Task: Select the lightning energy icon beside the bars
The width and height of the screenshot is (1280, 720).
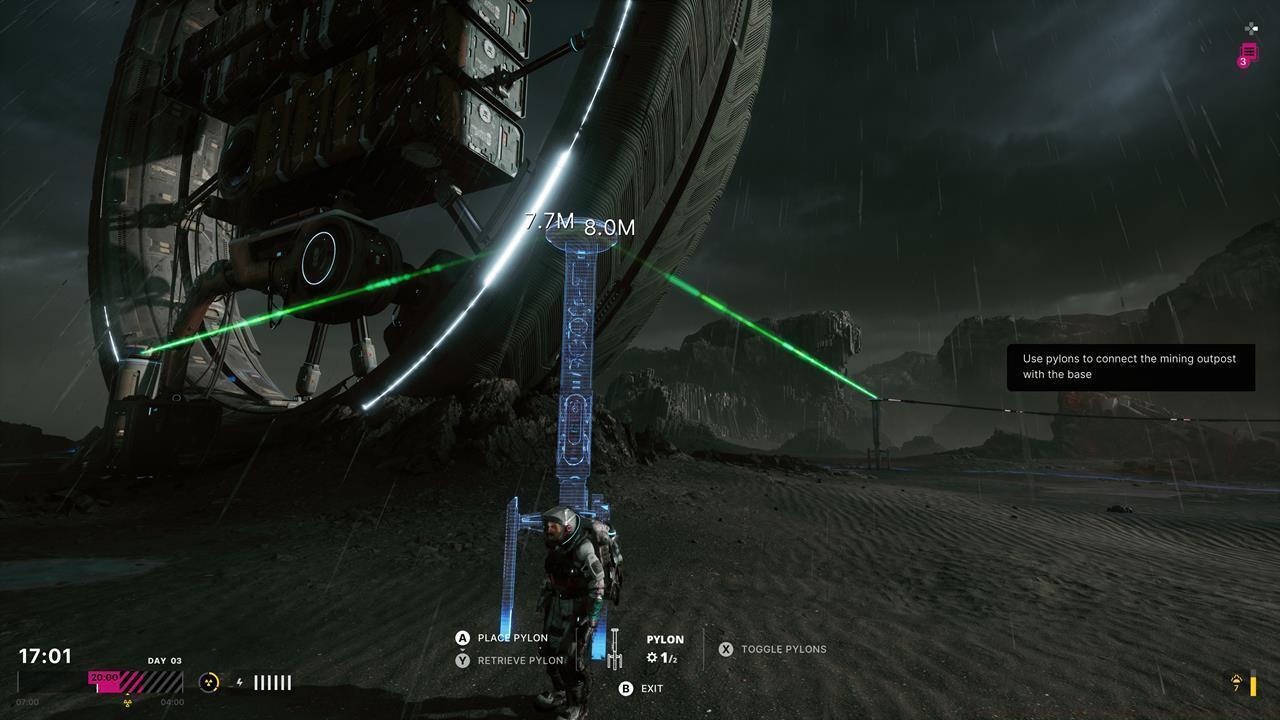Action: click(240, 682)
